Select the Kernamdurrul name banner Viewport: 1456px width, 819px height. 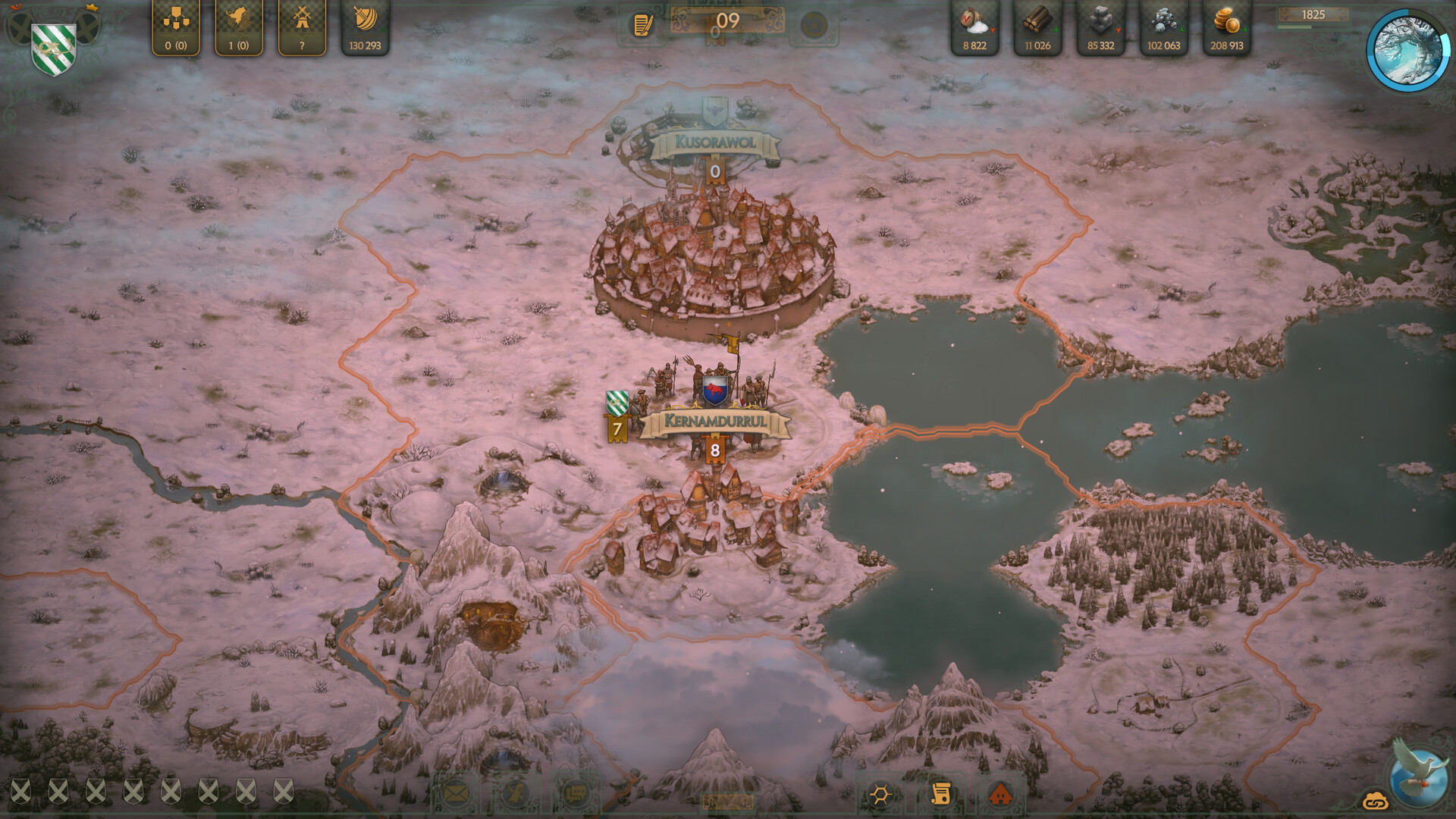coord(714,419)
